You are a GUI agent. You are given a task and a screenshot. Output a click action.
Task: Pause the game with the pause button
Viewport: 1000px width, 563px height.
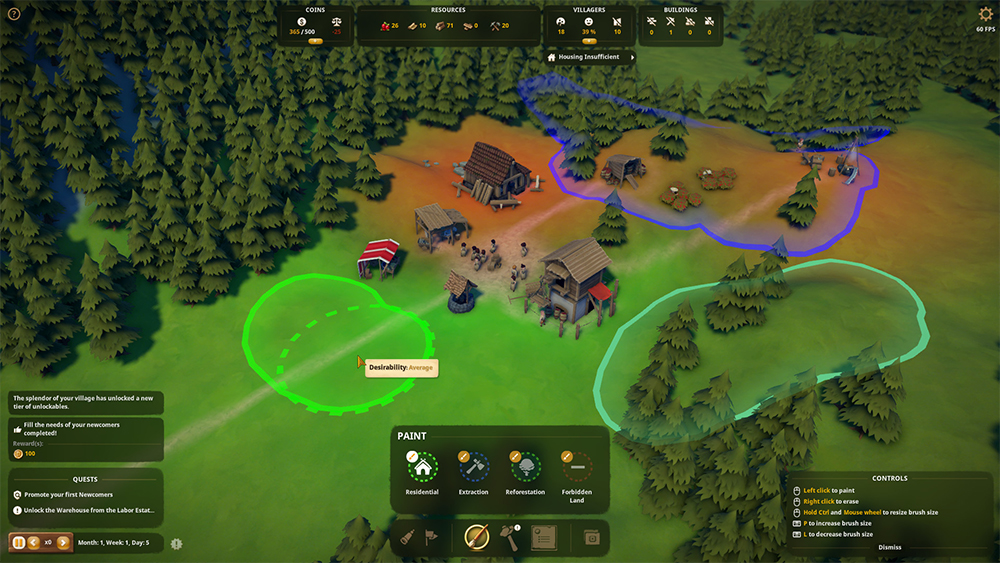pos(18,543)
